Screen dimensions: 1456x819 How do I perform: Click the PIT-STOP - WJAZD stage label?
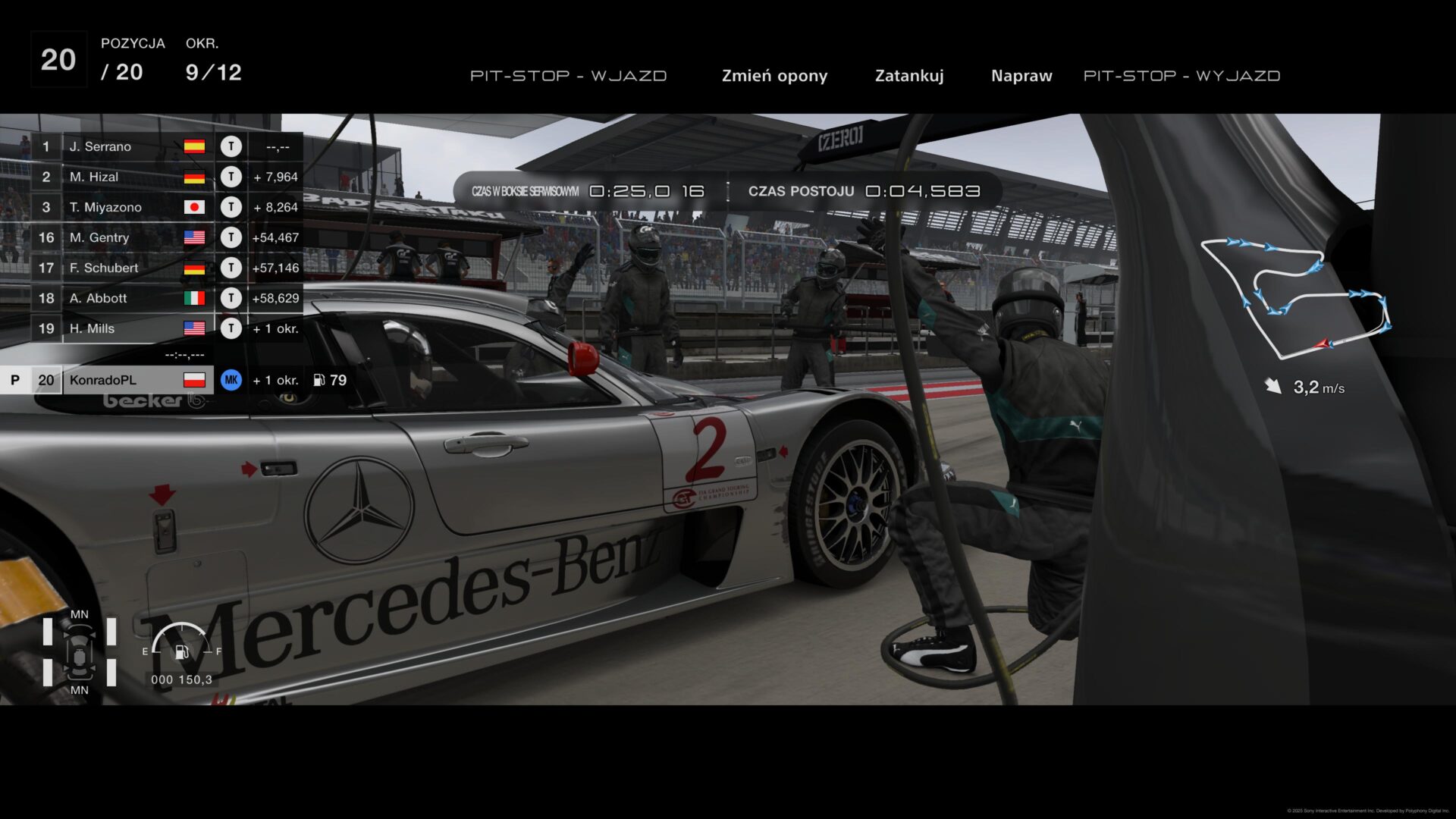tap(568, 76)
